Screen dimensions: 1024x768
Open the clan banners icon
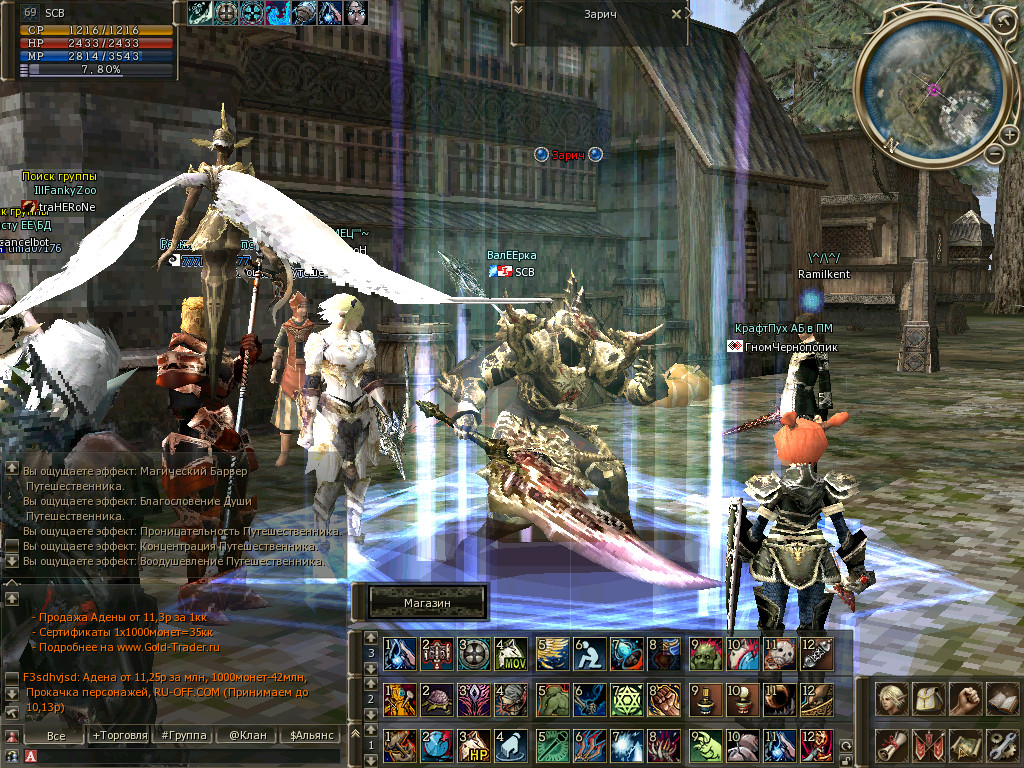tap(929, 744)
